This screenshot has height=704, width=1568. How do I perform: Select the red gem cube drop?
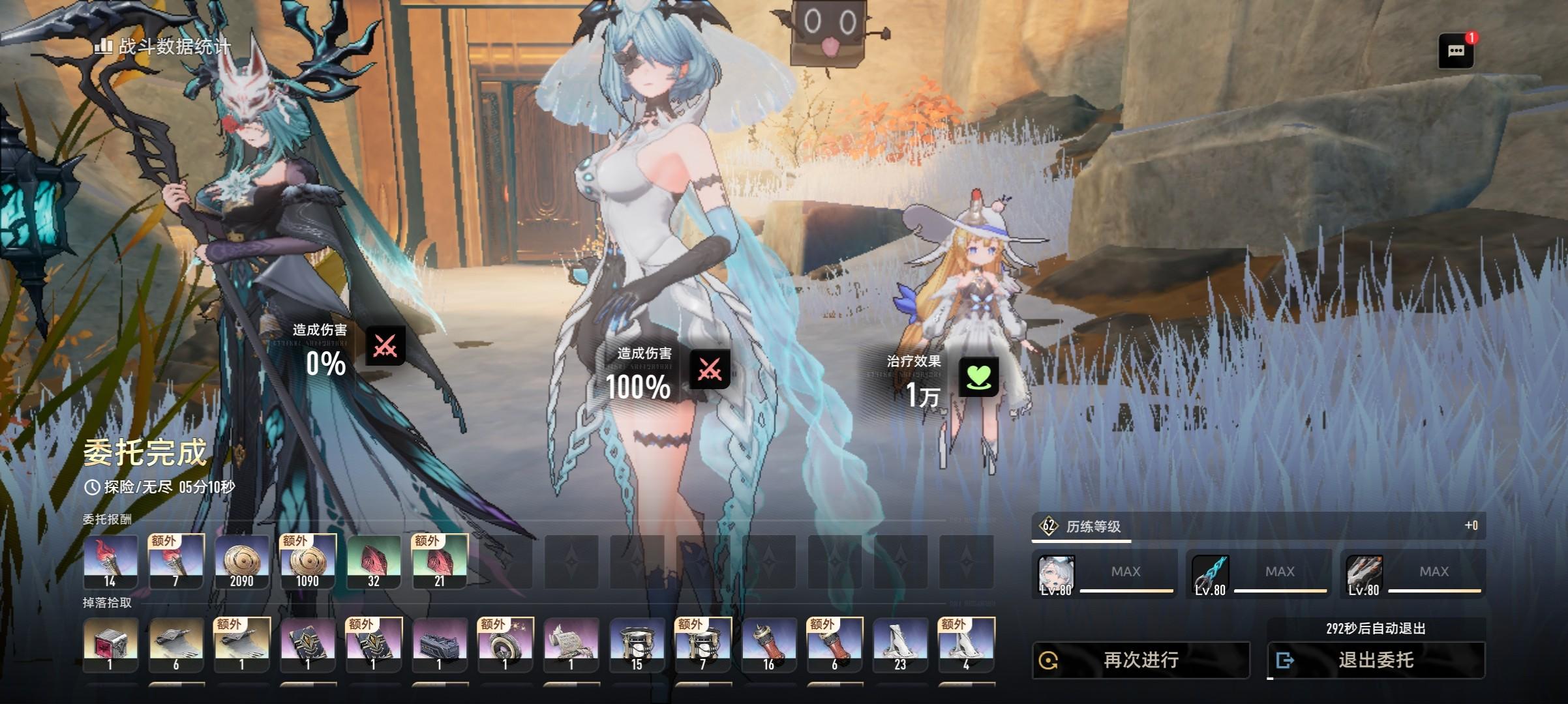(110, 645)
